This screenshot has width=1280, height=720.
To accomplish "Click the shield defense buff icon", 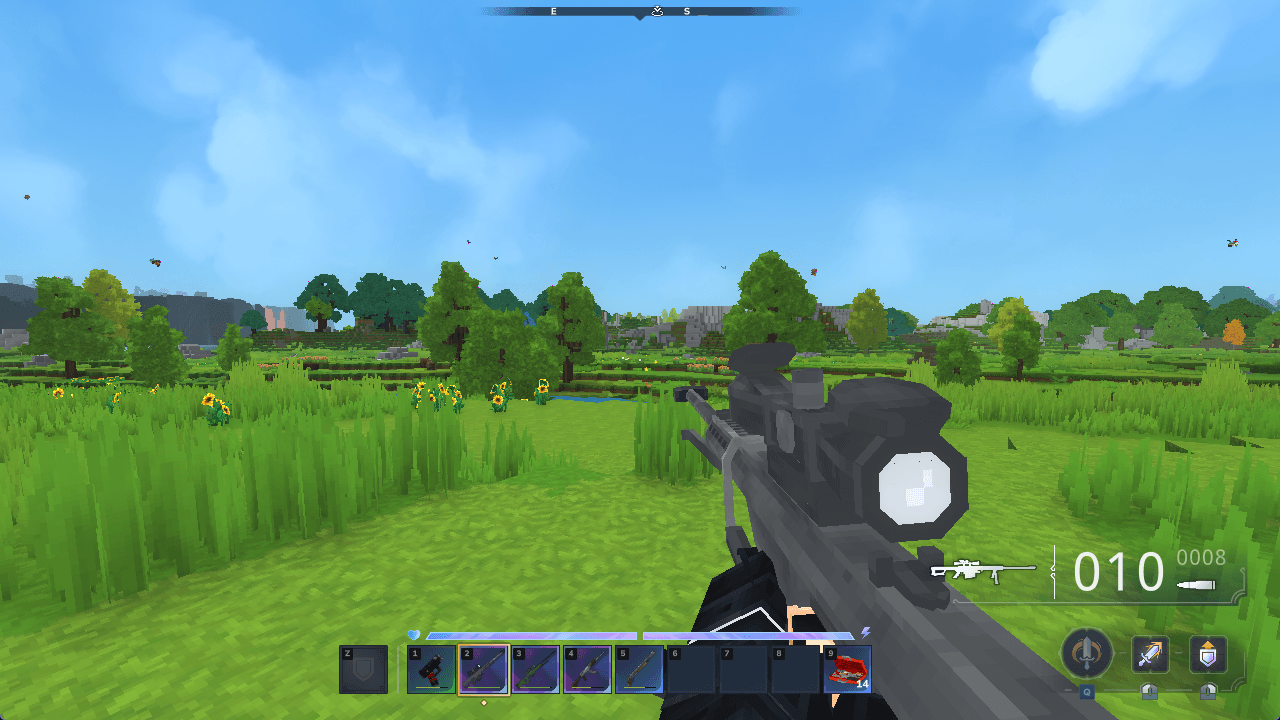I will (x=1207, y=653).
